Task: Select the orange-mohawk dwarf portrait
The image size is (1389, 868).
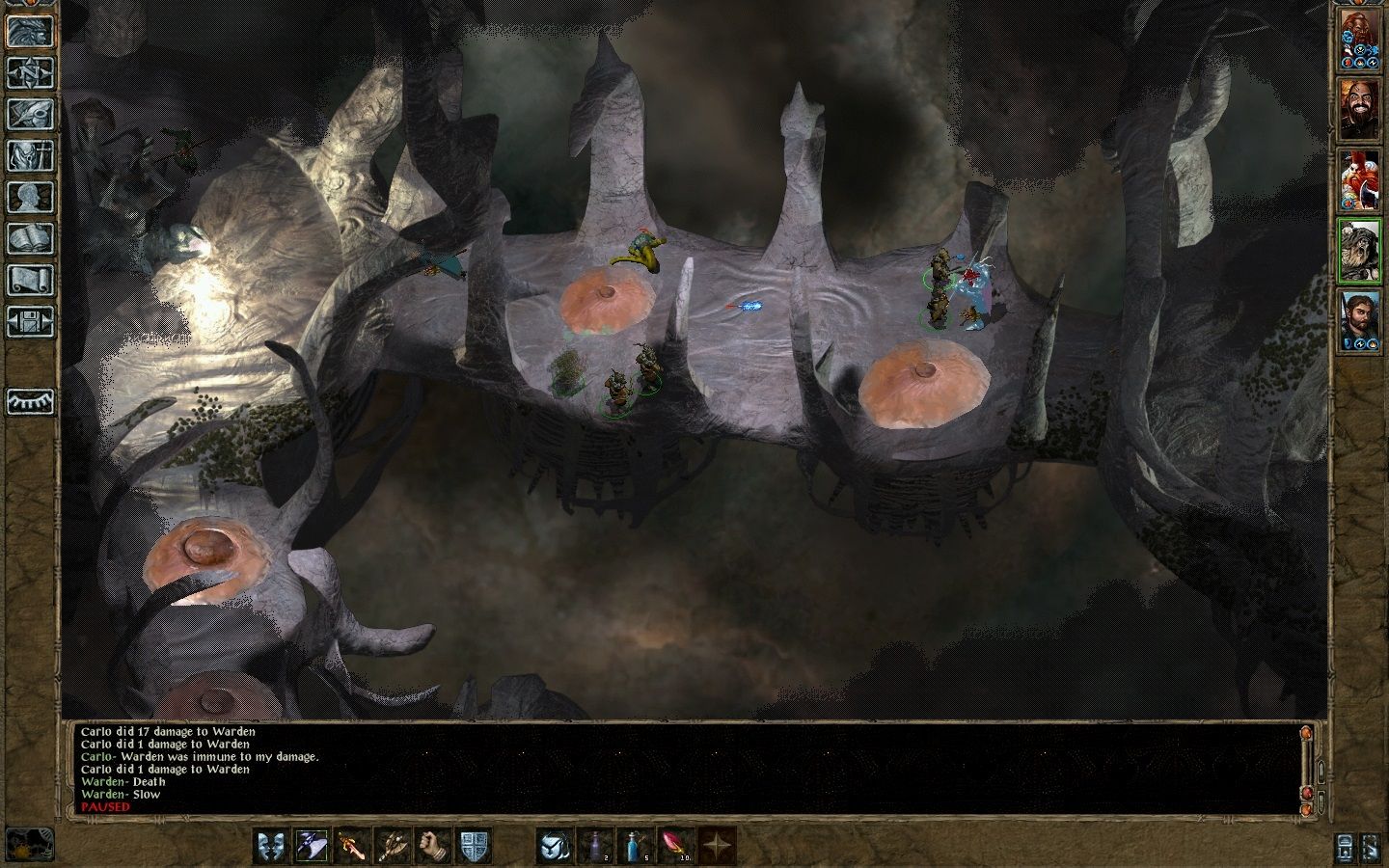Action: (1359, 180)
